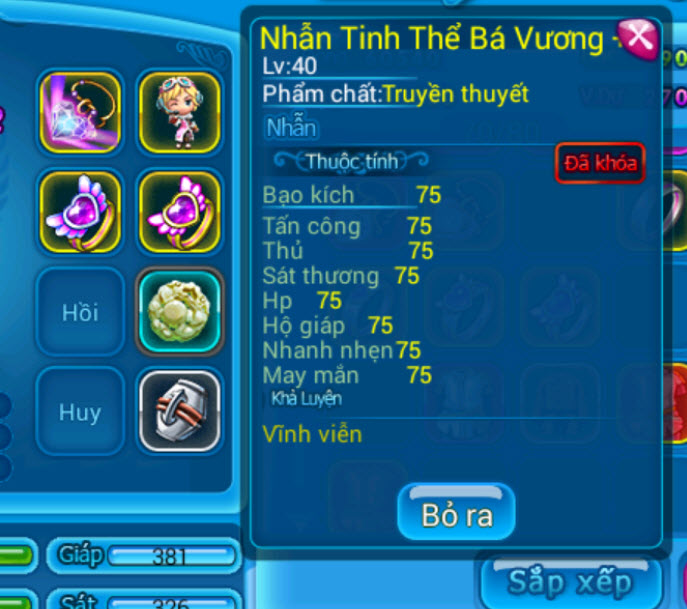Open the Huy slot
This screenshot has width=687, height=609.
80,411
